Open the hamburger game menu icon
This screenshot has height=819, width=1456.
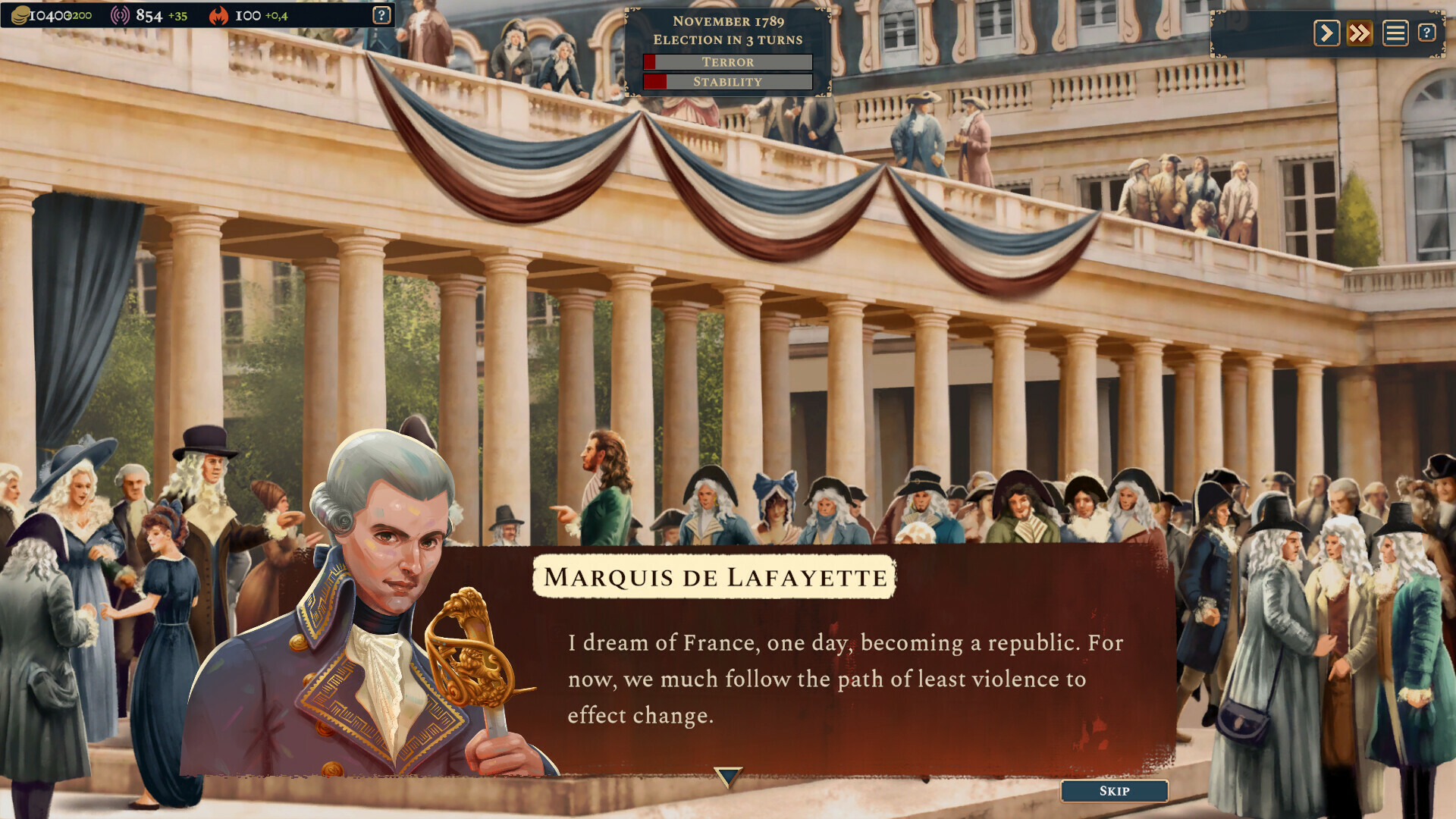pyautogui.click(x=1395, y=33)
